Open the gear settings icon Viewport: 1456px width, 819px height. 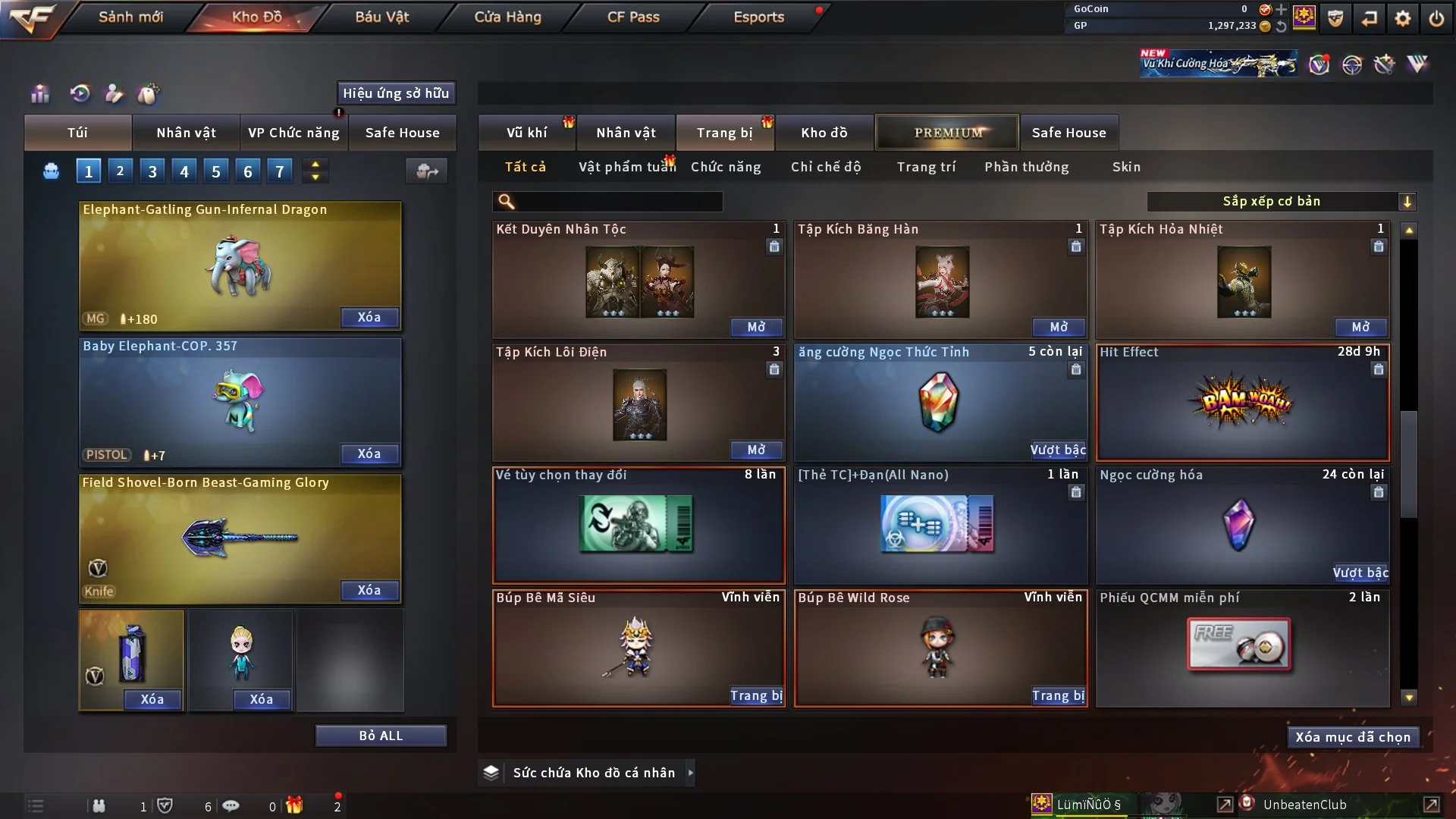pyautogui.click(x=1402, y=18)
